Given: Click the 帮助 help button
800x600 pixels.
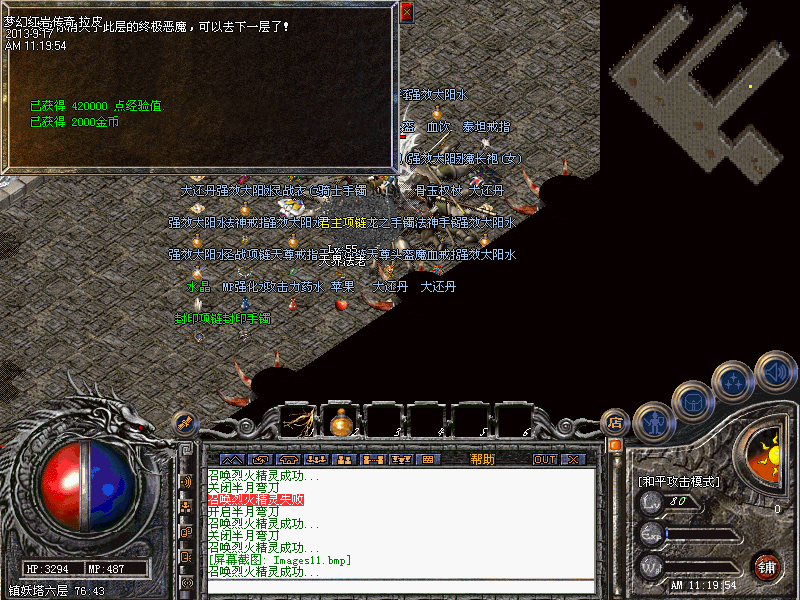Looking at the screenshot, I should click(x=482, y=459).
